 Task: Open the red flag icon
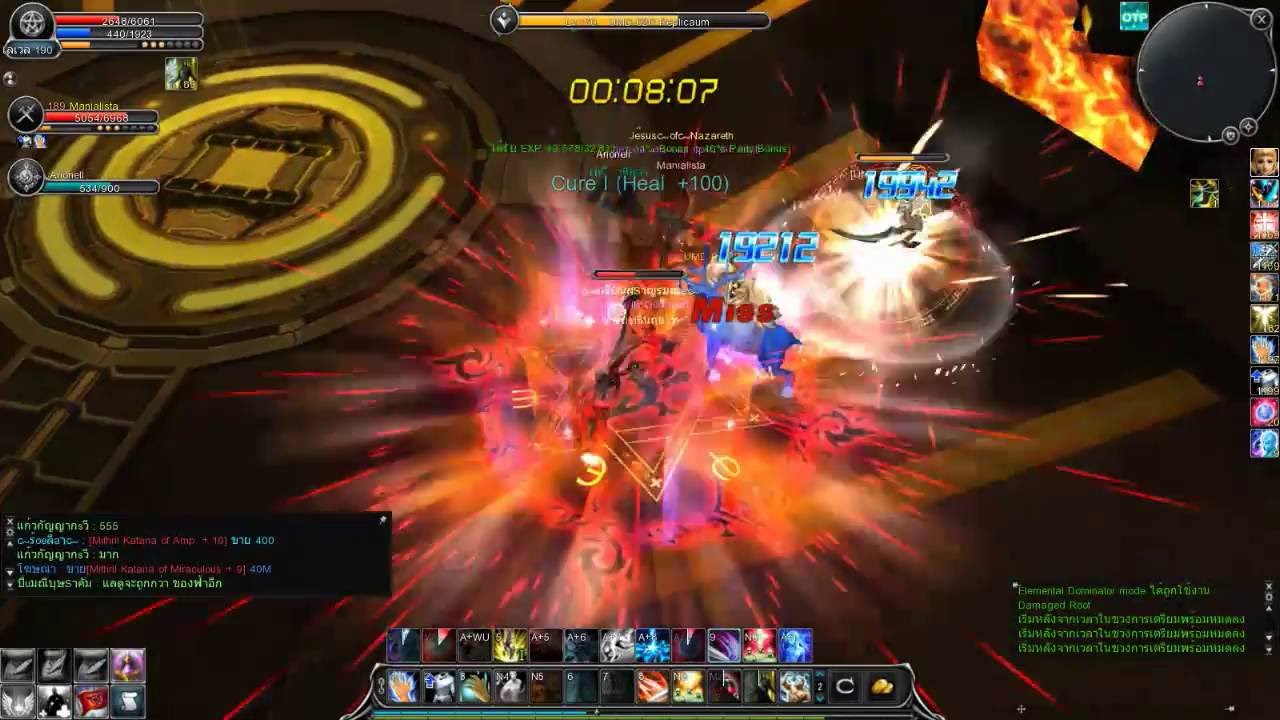pyautogui.click(x=91, y=700)
